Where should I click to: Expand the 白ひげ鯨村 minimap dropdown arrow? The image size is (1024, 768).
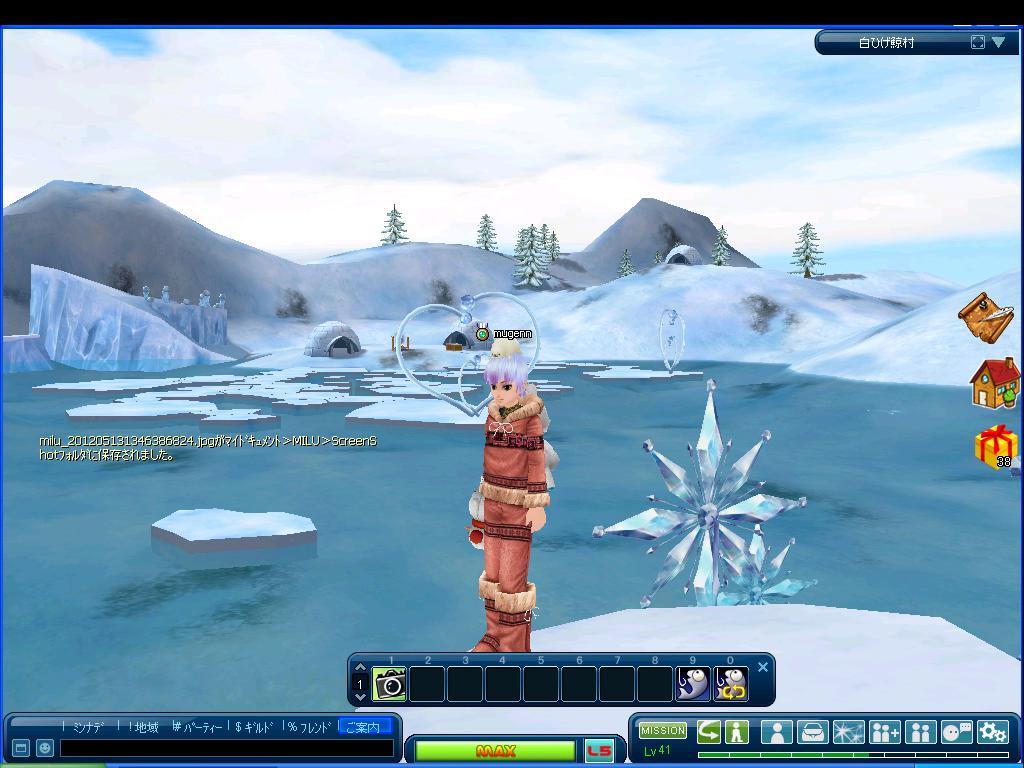(999, 42)
